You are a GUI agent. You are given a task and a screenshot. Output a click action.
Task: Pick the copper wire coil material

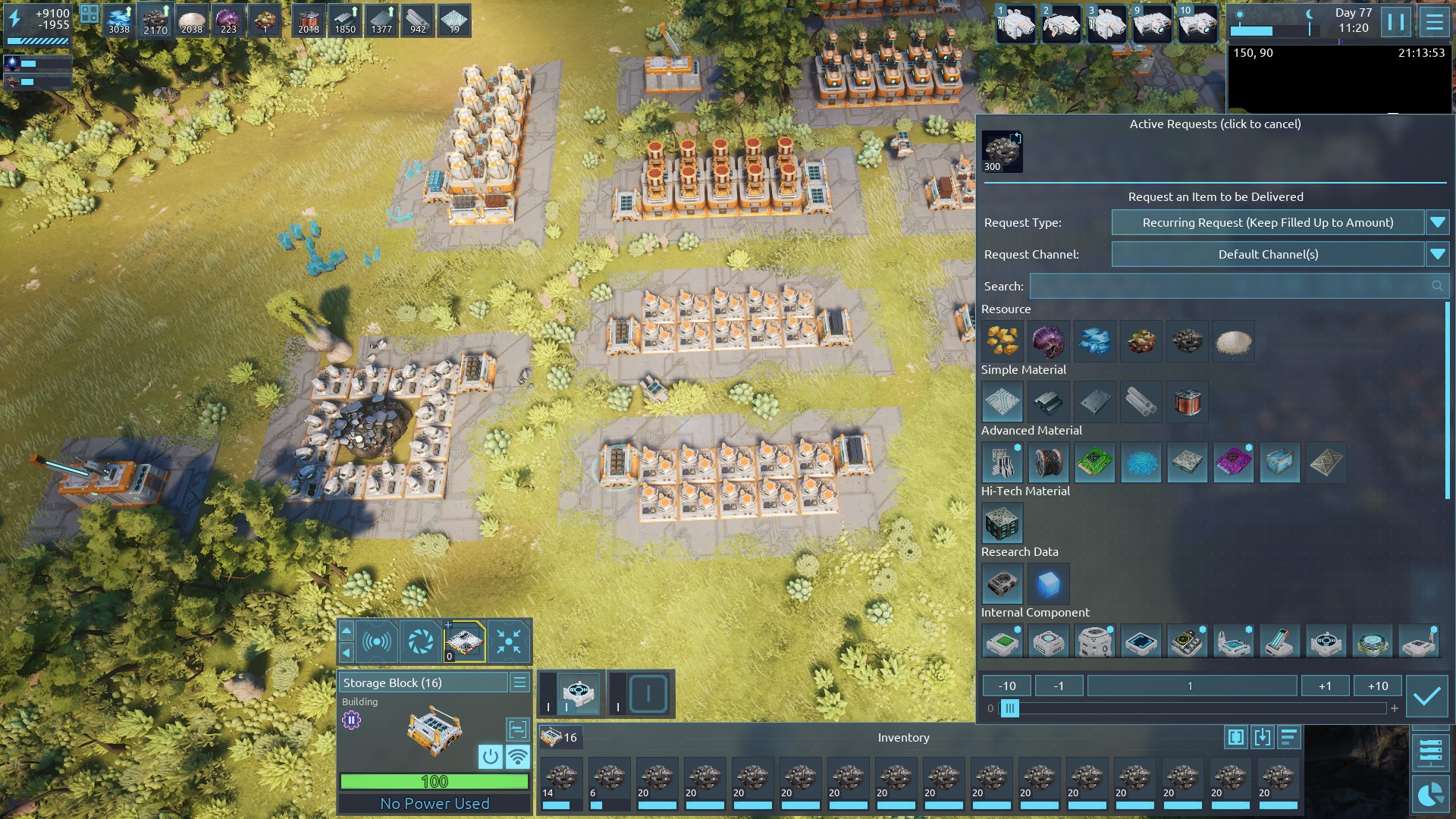(1187, 402)
